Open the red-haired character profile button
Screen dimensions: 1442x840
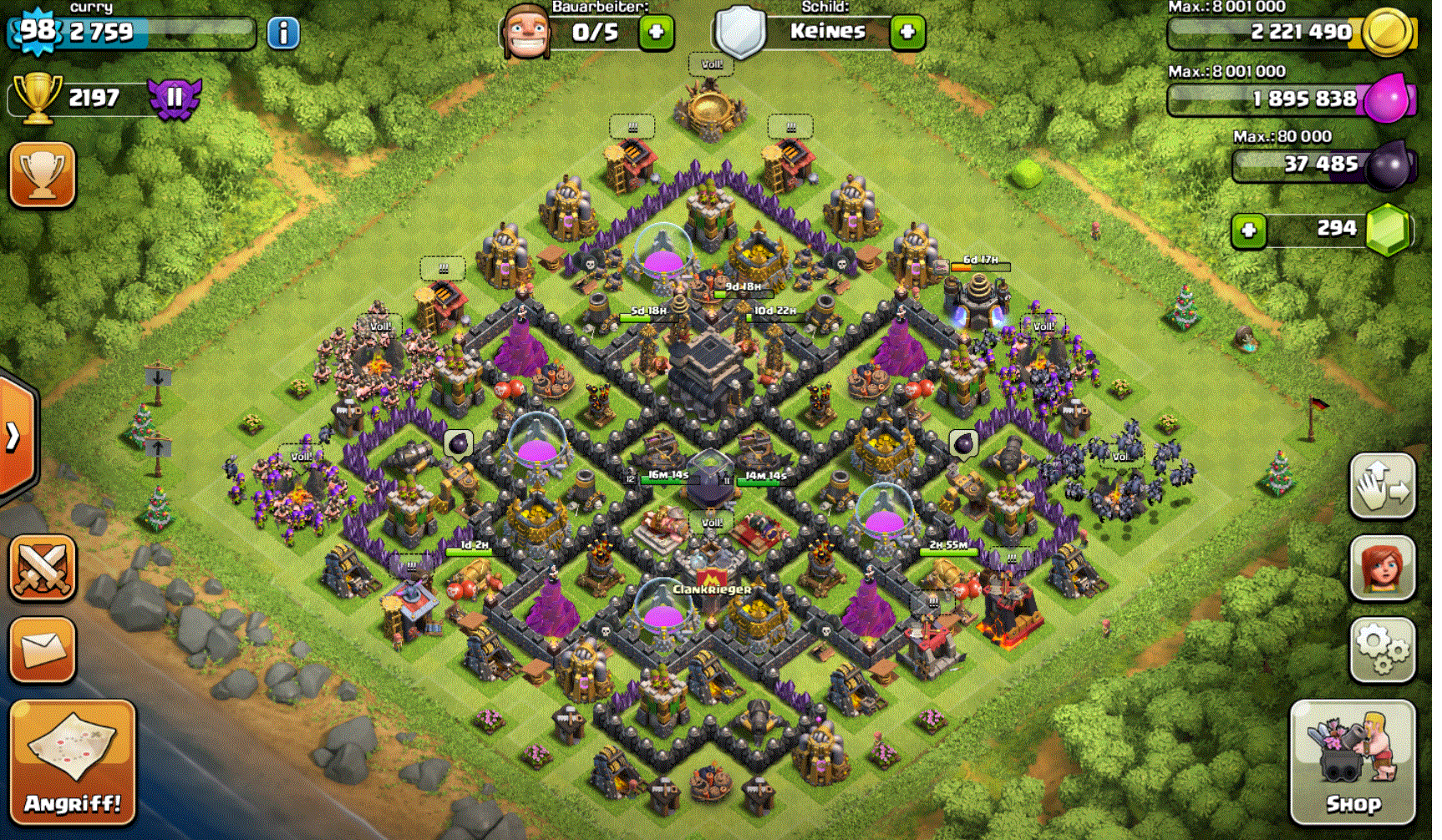1382,568
